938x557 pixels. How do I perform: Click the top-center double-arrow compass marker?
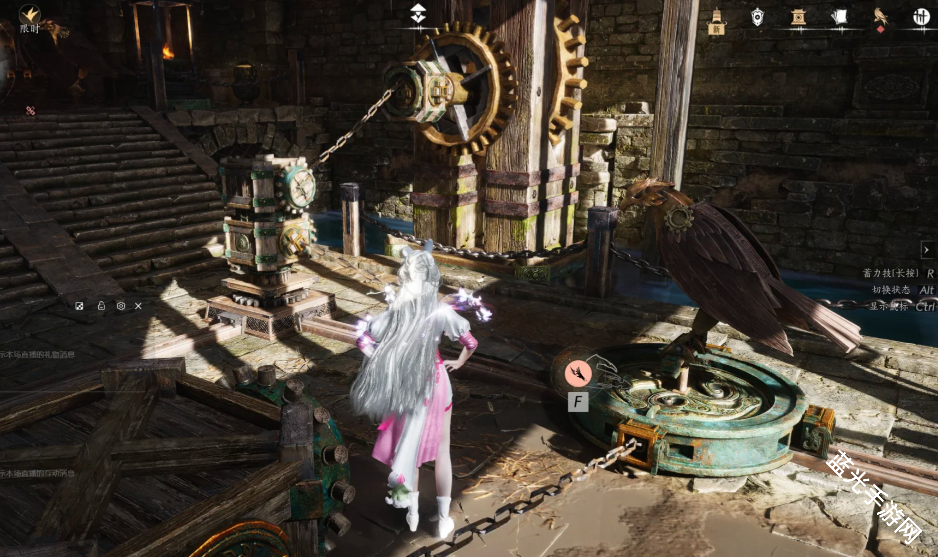(418, 13)
